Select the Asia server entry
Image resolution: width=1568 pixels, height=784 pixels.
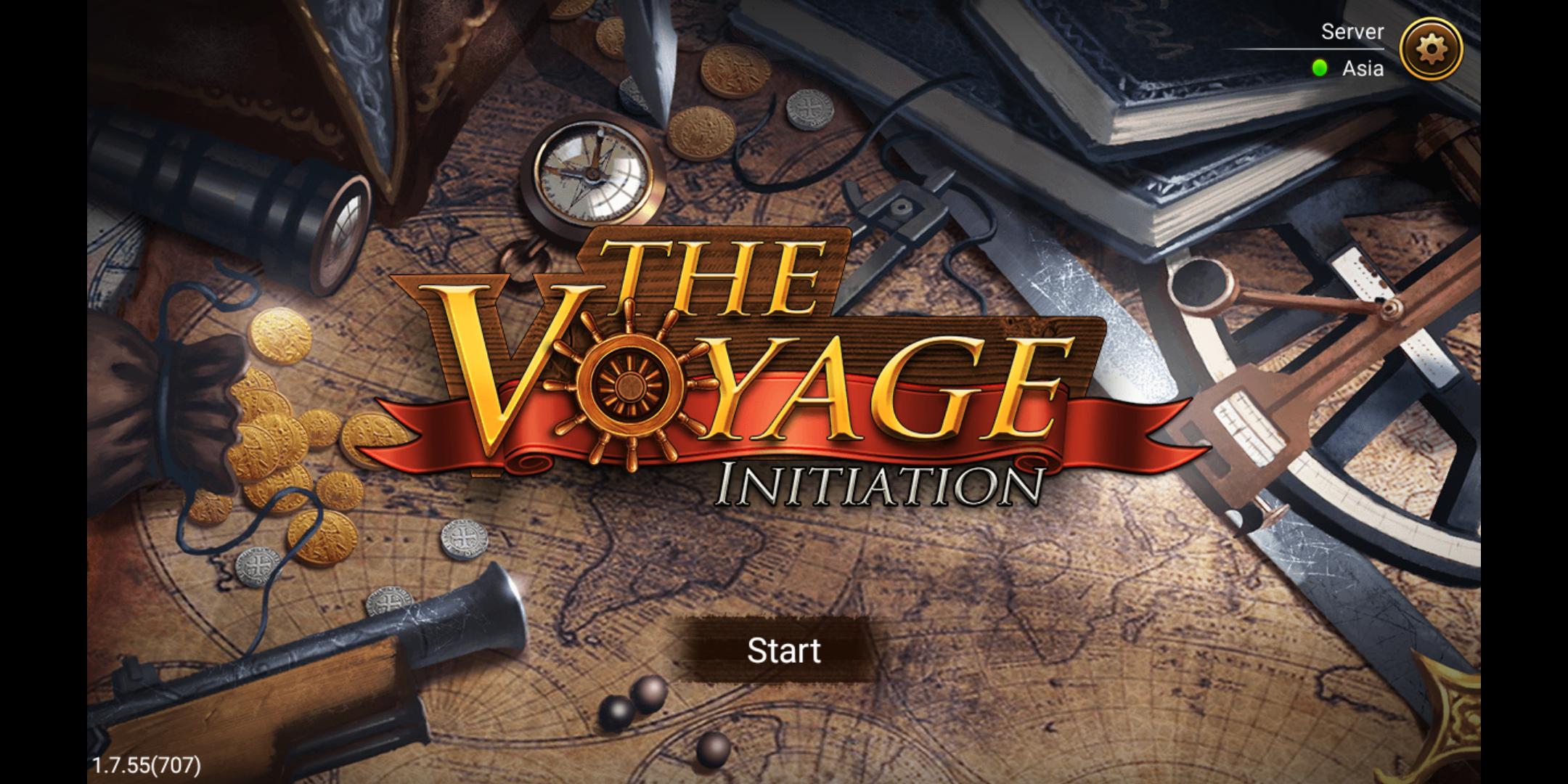(1363, 69)
